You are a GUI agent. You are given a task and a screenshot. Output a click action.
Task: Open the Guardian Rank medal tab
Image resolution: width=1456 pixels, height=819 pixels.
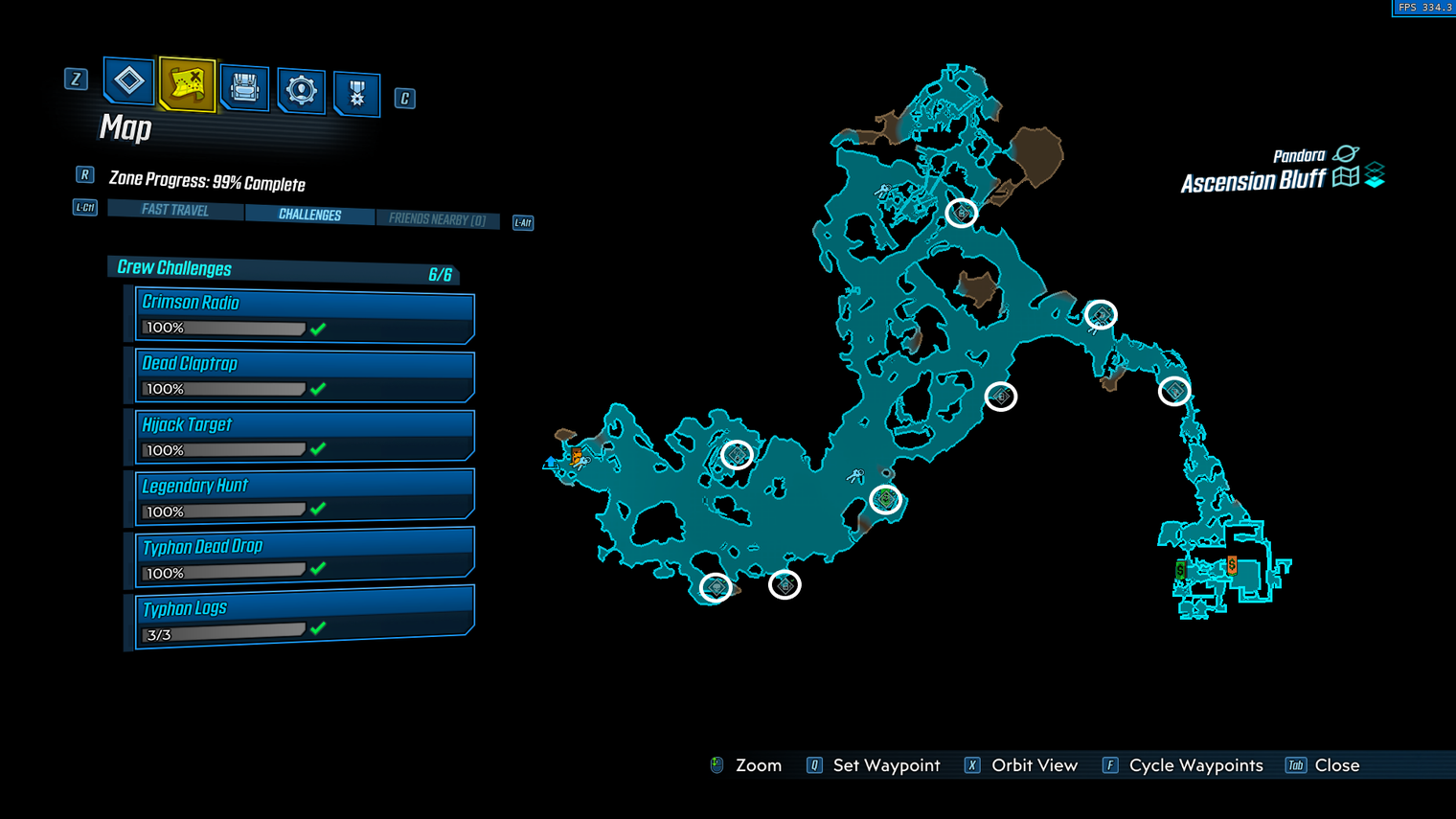pyautogui.click(x=356, y=94)
